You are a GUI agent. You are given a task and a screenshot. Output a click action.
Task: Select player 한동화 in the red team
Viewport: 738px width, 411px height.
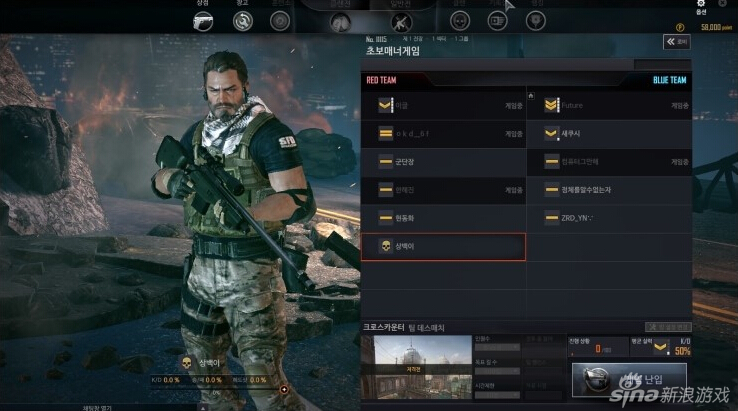point(443,218)
